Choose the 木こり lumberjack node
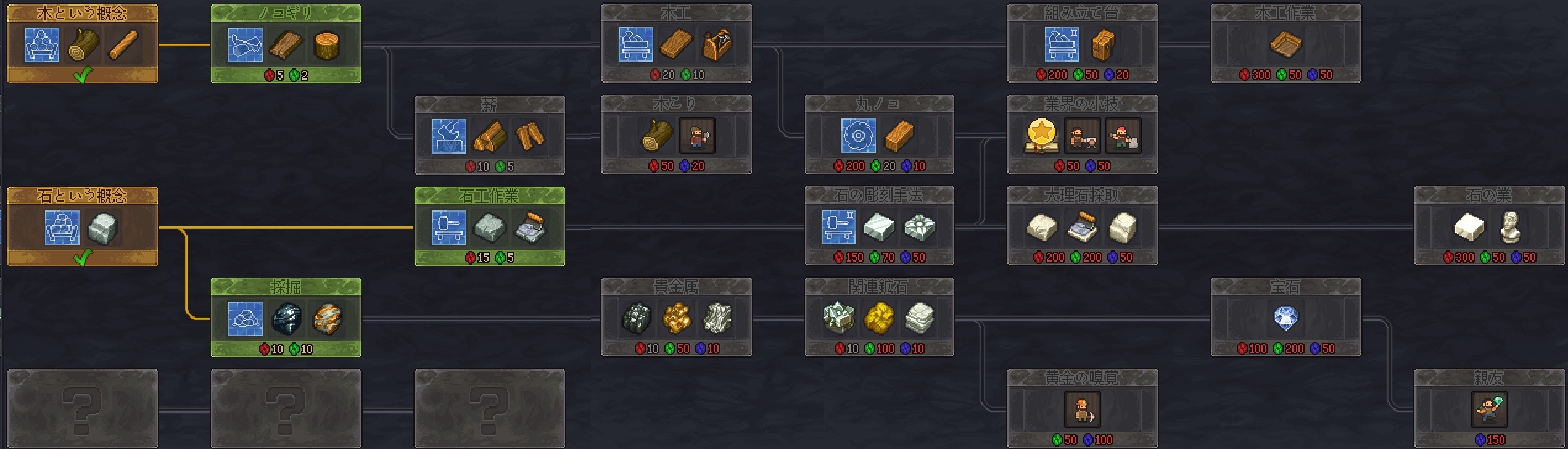 pyautogui.click(x=676, y=136)
